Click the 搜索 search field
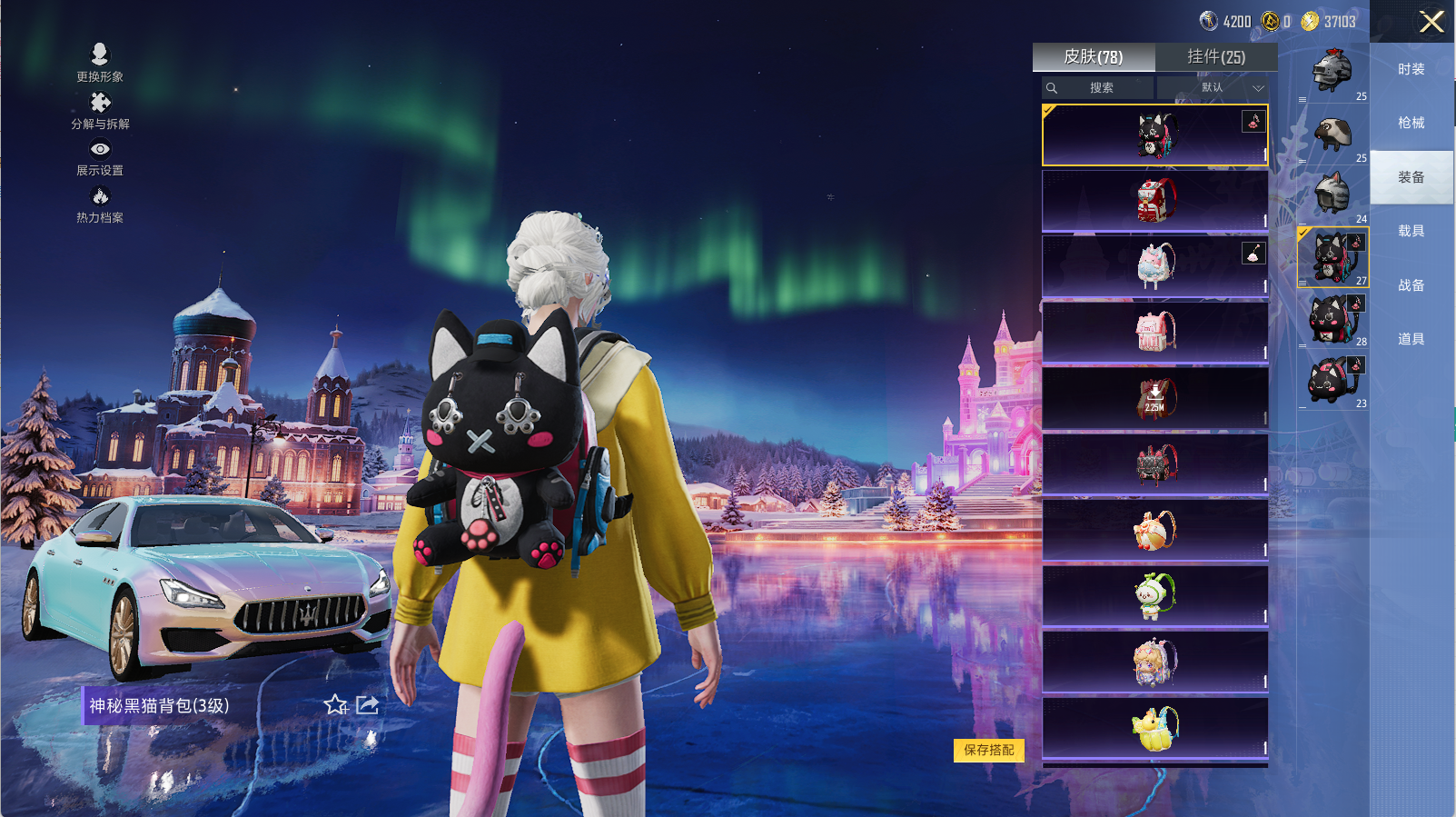This screenshot has height=817, width=1456. [1101, 88]
